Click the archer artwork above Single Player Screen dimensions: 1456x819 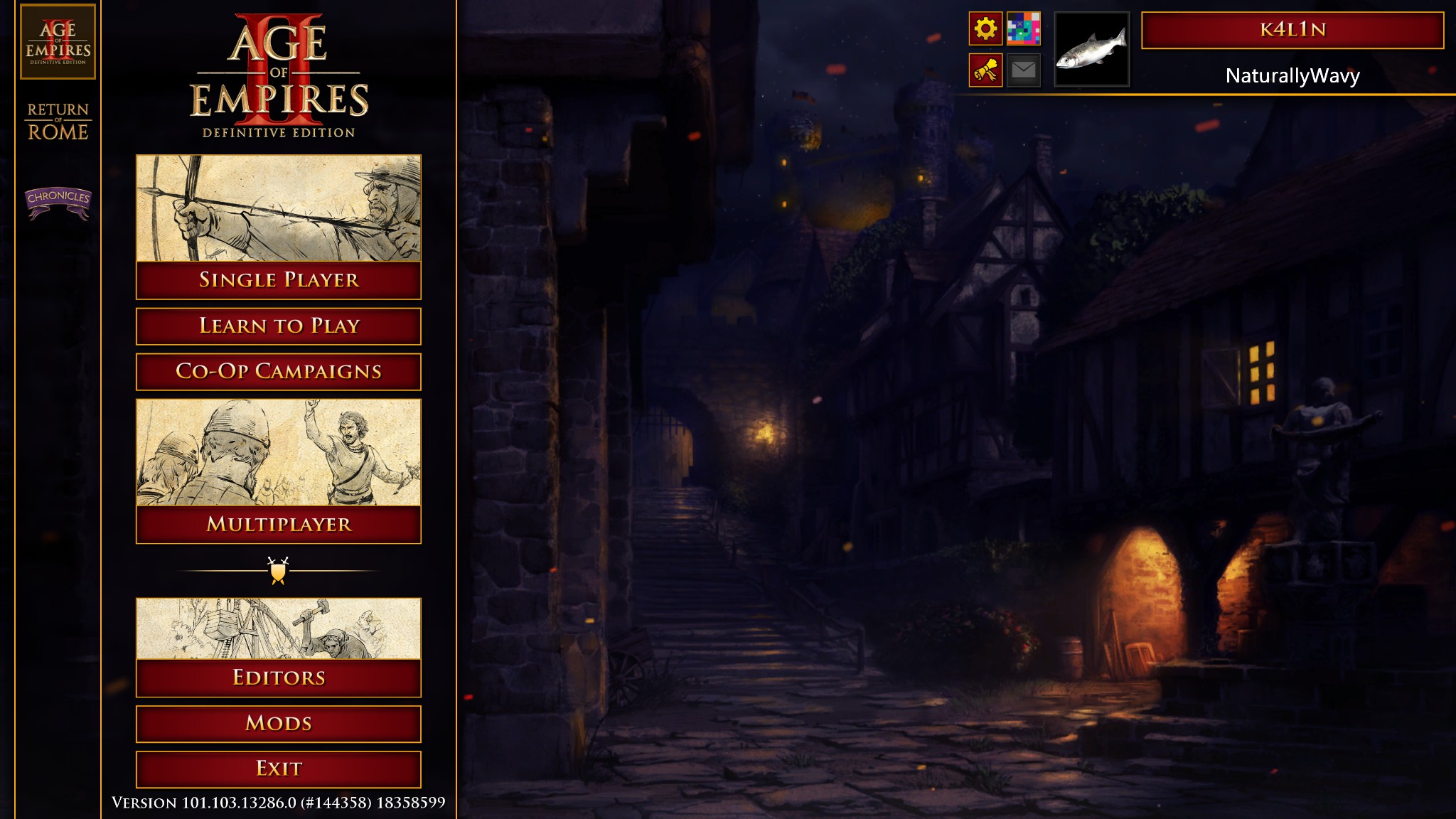click(279, 208)
